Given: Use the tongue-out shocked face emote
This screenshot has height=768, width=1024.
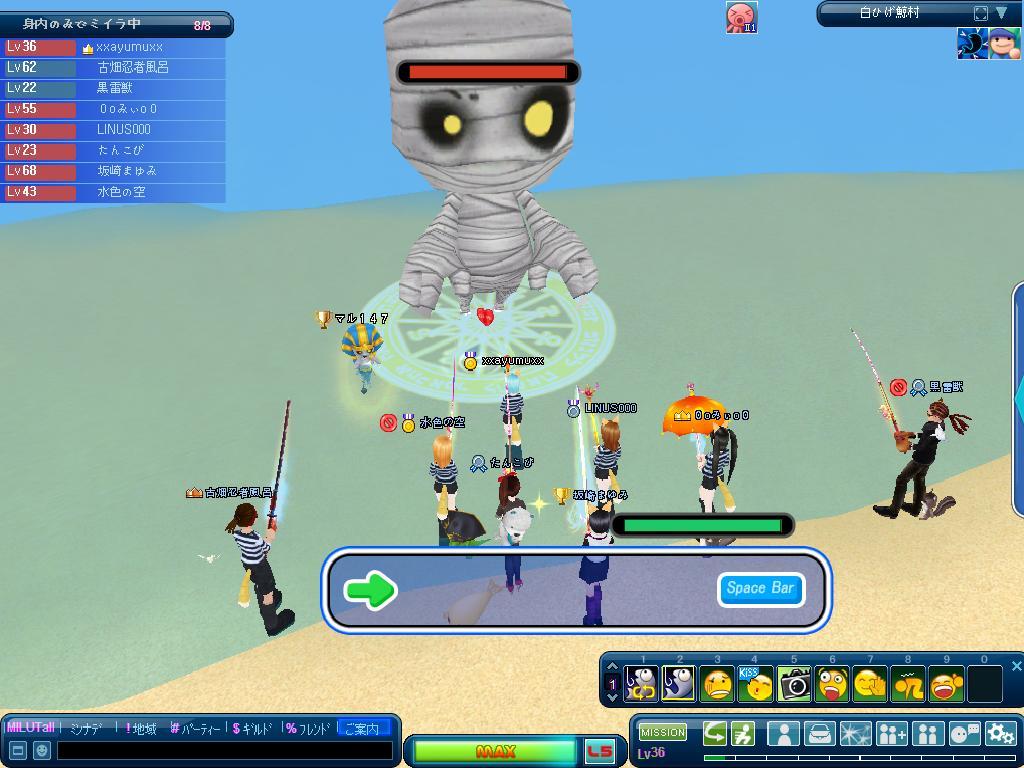Looking at the screenshot, I should pos(832,684).
